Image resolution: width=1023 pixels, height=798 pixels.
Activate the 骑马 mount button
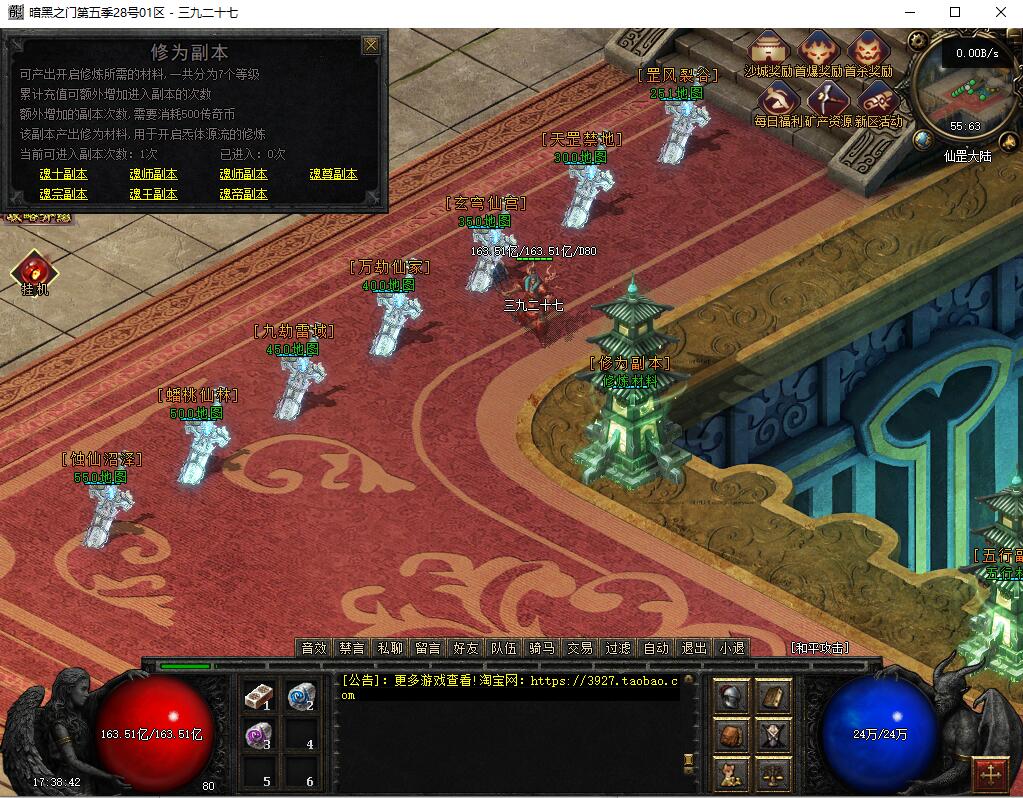(542, 648)
